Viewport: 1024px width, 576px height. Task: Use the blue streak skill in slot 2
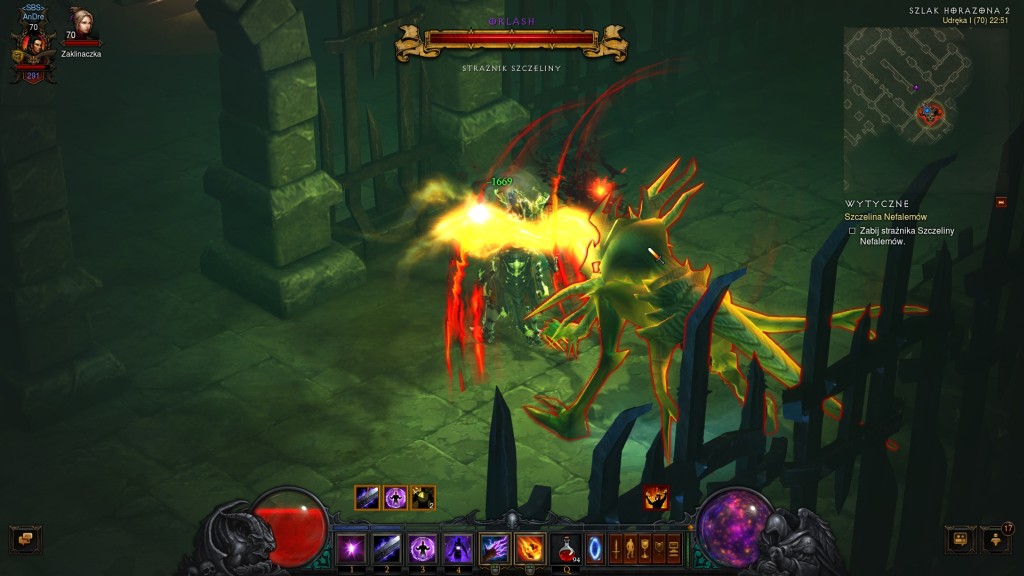click(386, 548)
